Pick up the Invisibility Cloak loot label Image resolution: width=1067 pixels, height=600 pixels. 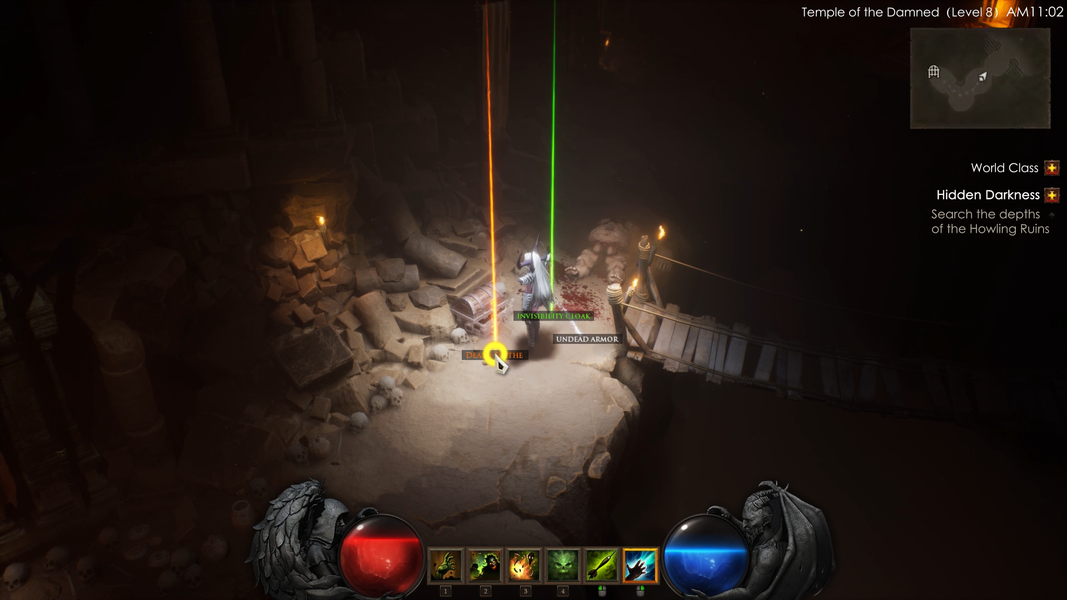(x=554, y=316)
